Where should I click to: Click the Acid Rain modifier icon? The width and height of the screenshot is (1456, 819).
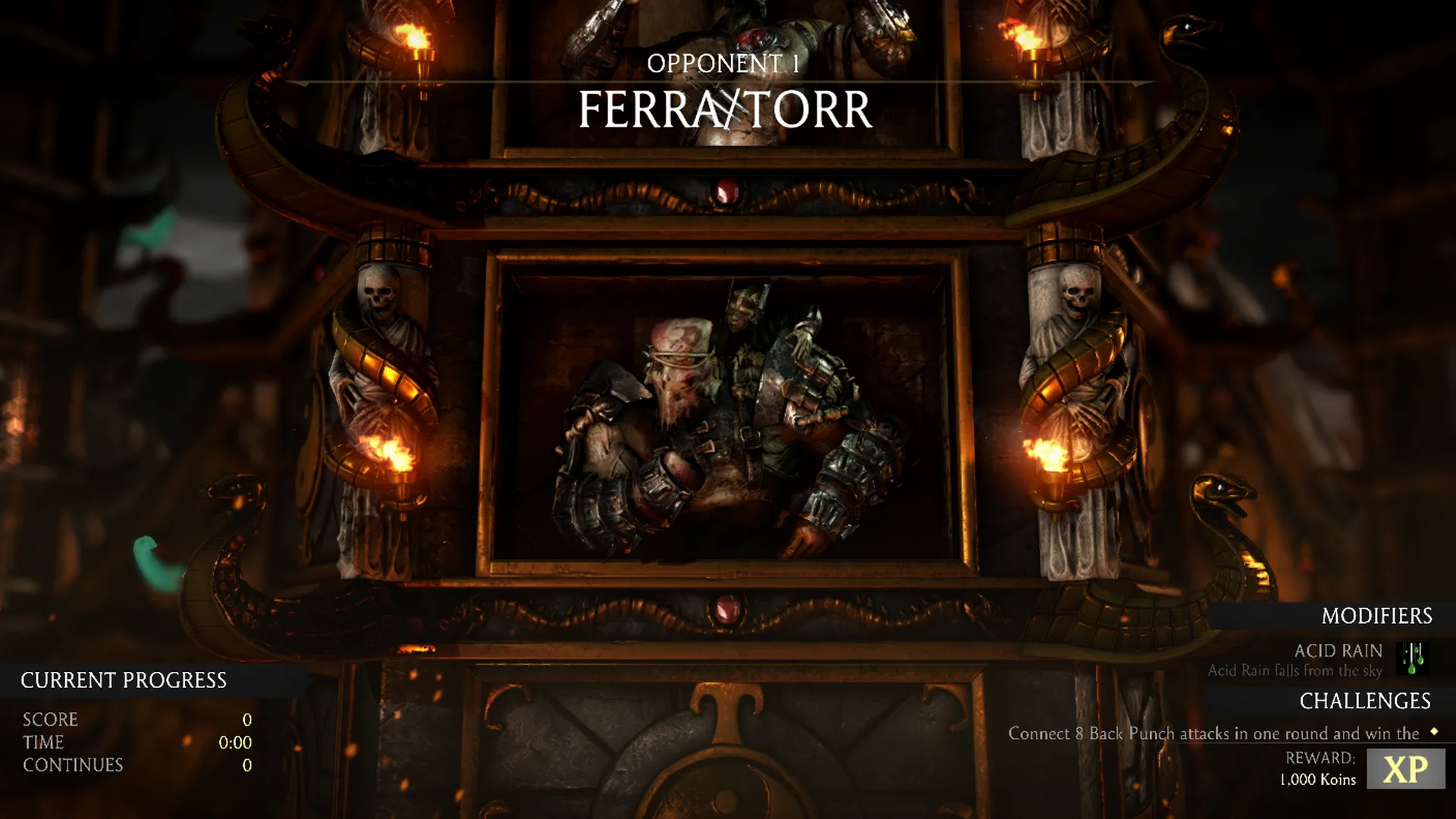pos(1413,658)
